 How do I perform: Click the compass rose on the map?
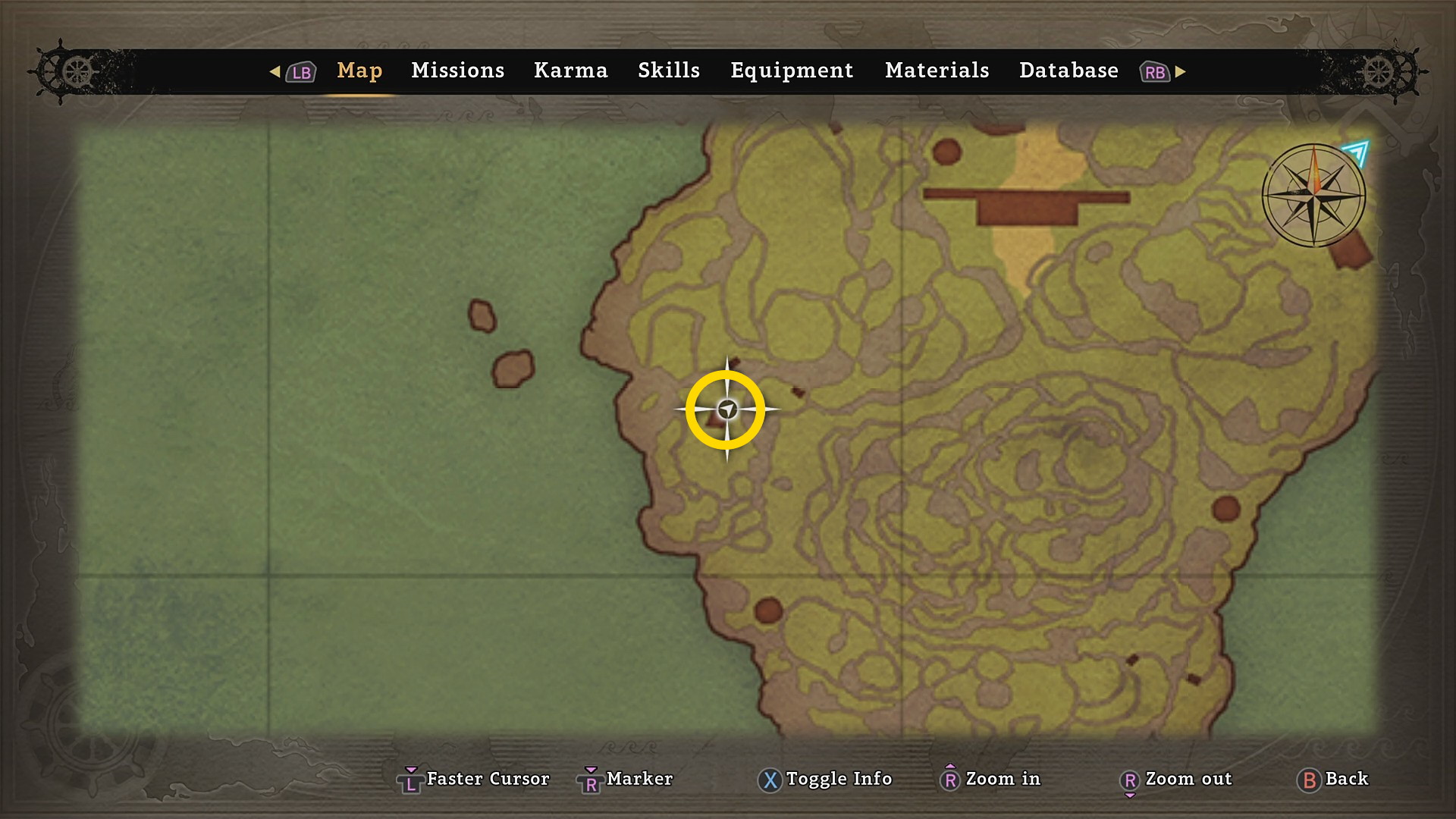coord(1313,195)
